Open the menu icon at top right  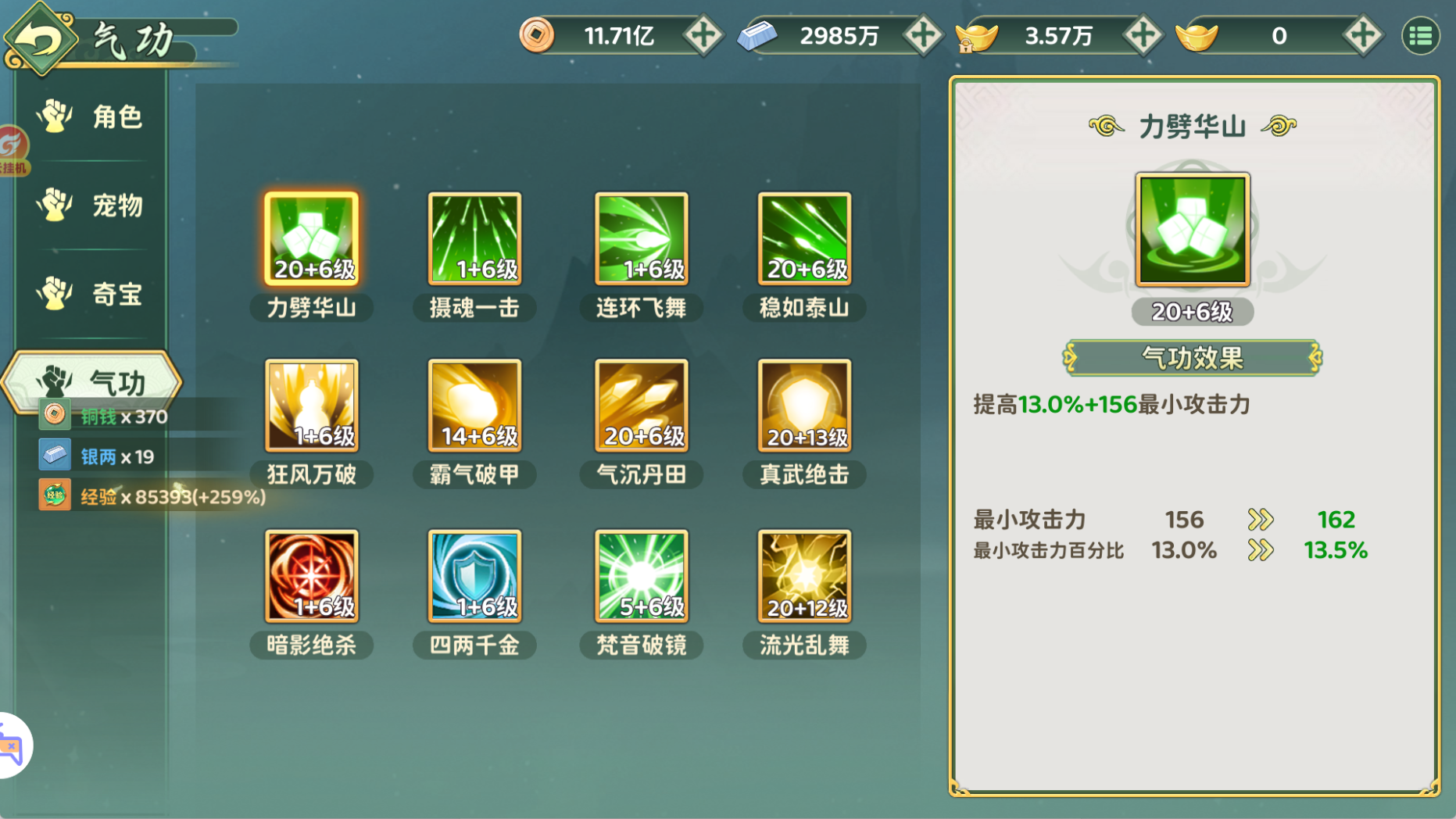click(x=1422, y=35)
